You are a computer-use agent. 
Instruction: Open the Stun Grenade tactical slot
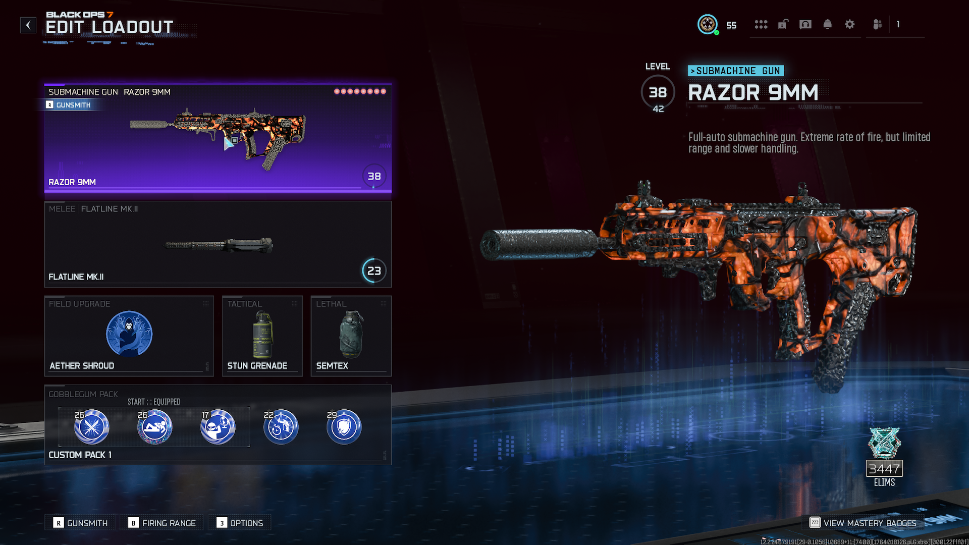point(262,335)
